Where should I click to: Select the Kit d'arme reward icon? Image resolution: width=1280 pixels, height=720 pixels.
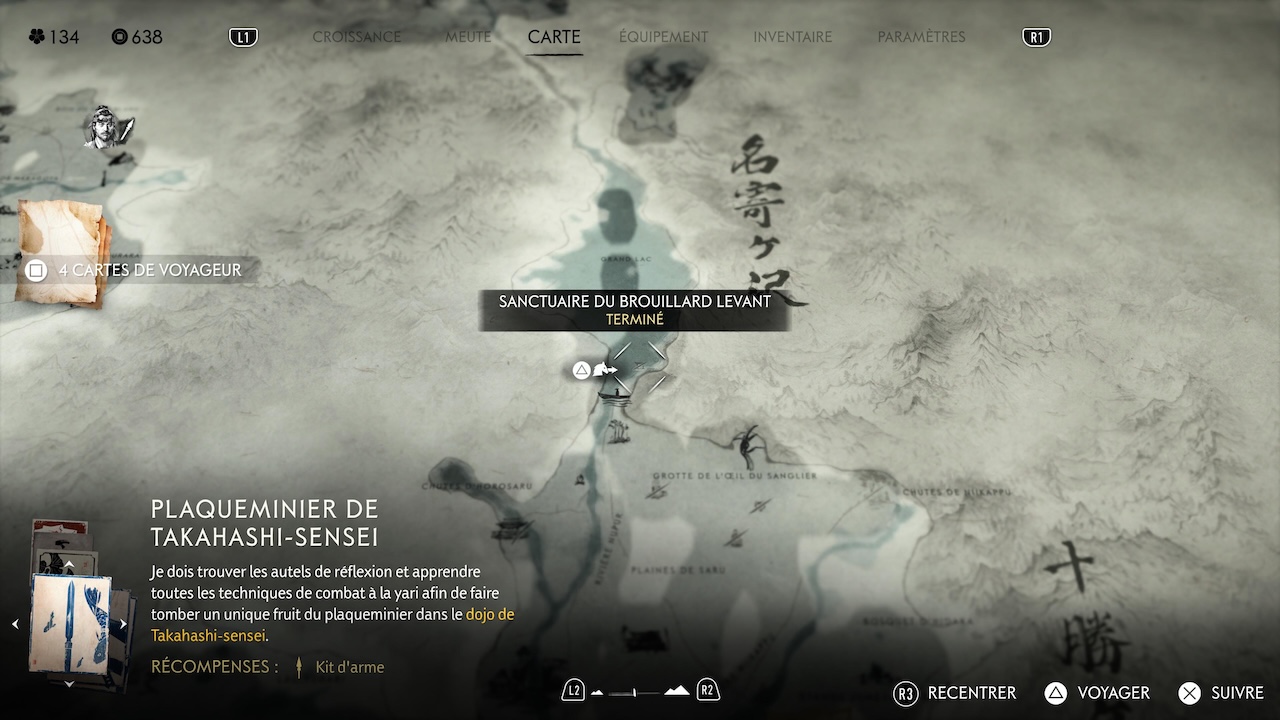coord(299,667)
